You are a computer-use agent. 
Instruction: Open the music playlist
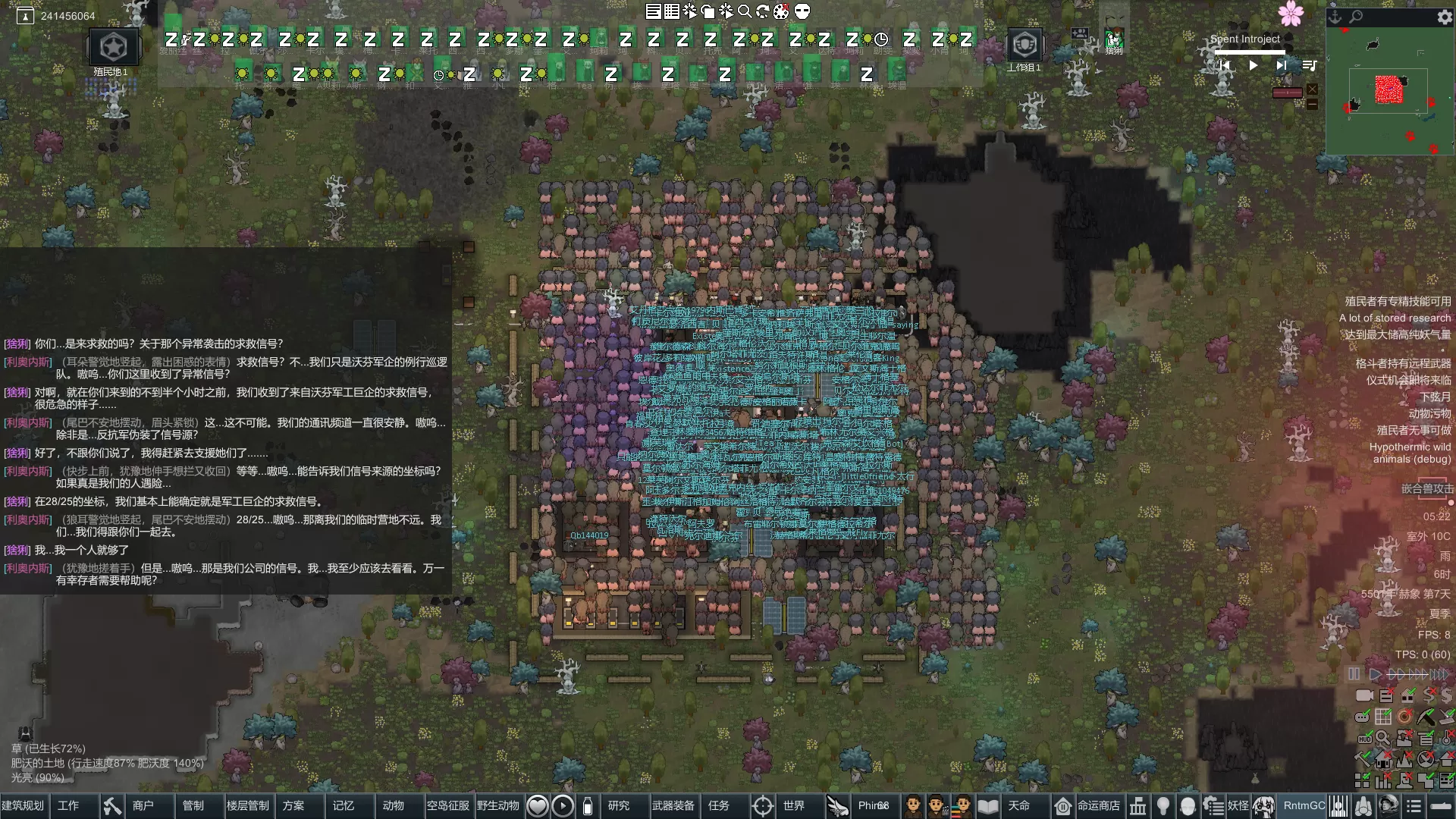1309,66
